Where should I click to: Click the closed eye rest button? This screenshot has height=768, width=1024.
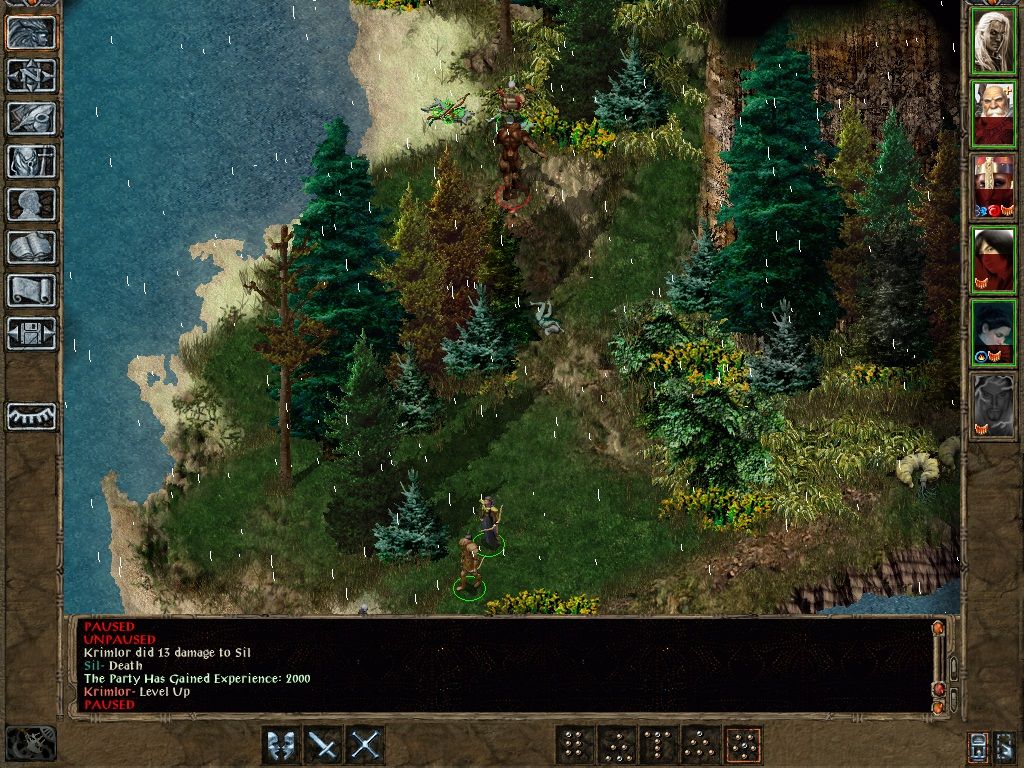pyautogui.click(x=32, y=416)
